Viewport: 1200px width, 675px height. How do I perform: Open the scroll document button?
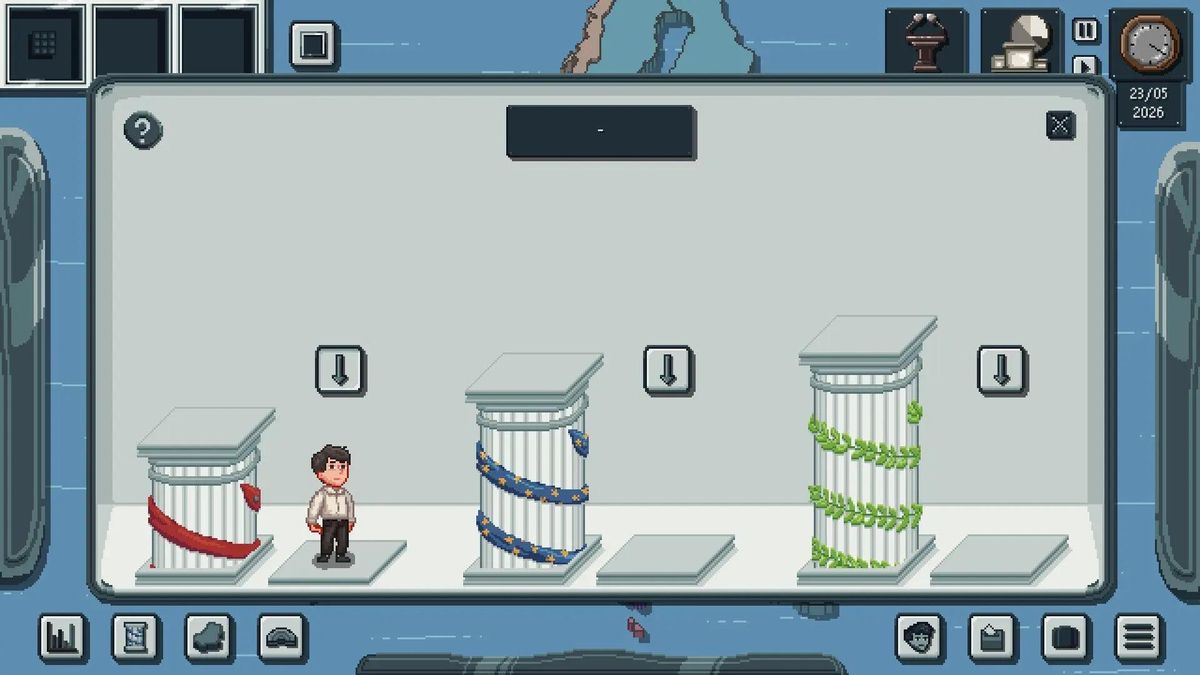point(136,637)
